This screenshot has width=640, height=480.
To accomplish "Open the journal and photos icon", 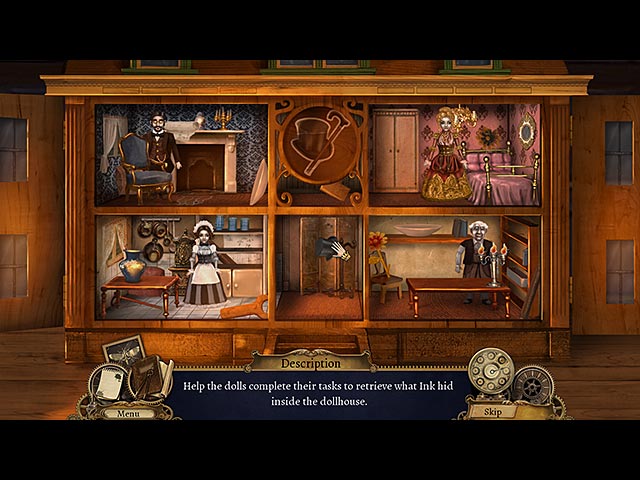I will (131, 370).
